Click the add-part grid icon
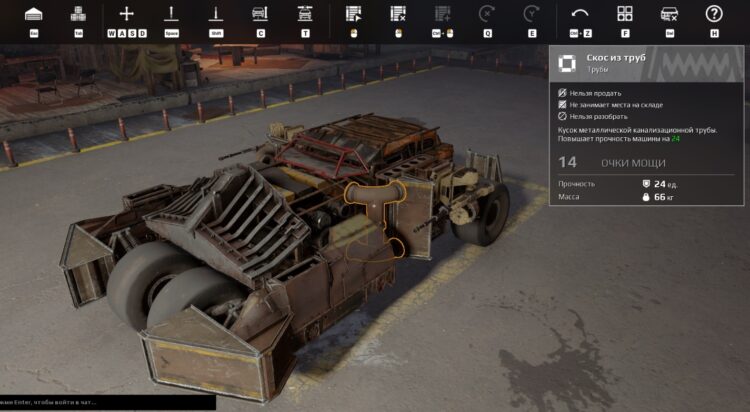750x412 pixels. (x=442, y=14)
